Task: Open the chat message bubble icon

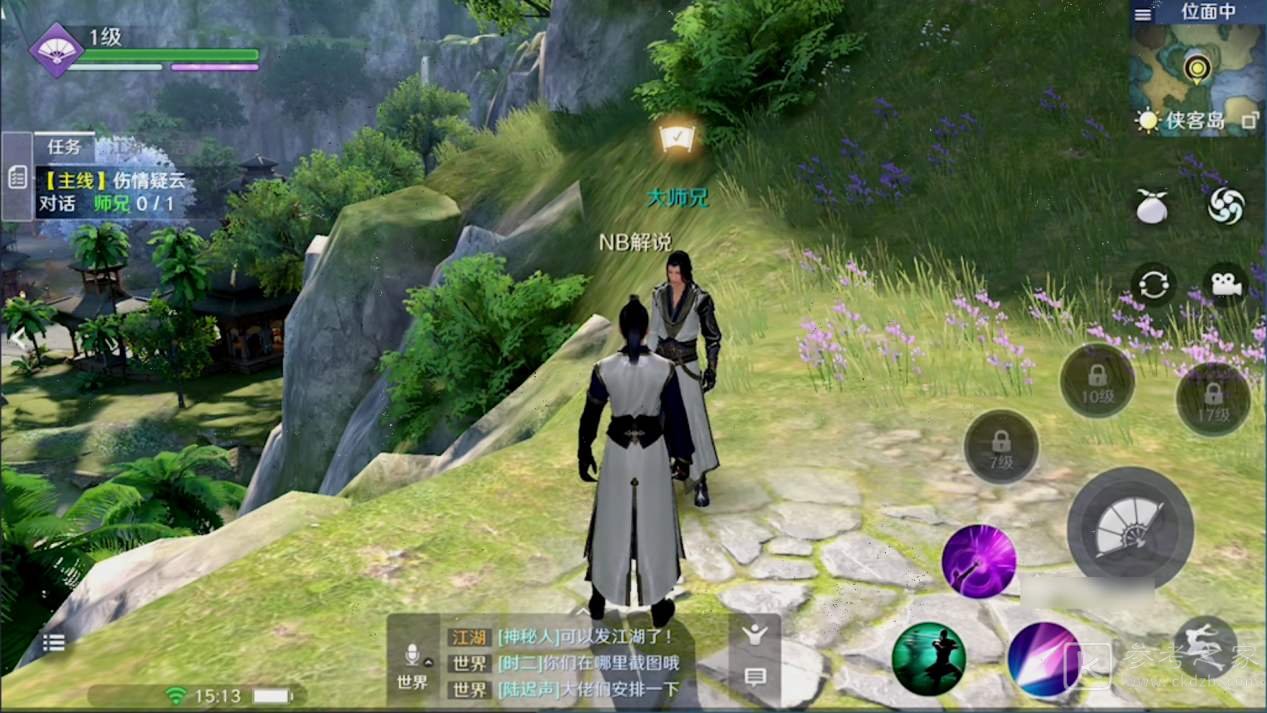Action: (x=755, y=677)
